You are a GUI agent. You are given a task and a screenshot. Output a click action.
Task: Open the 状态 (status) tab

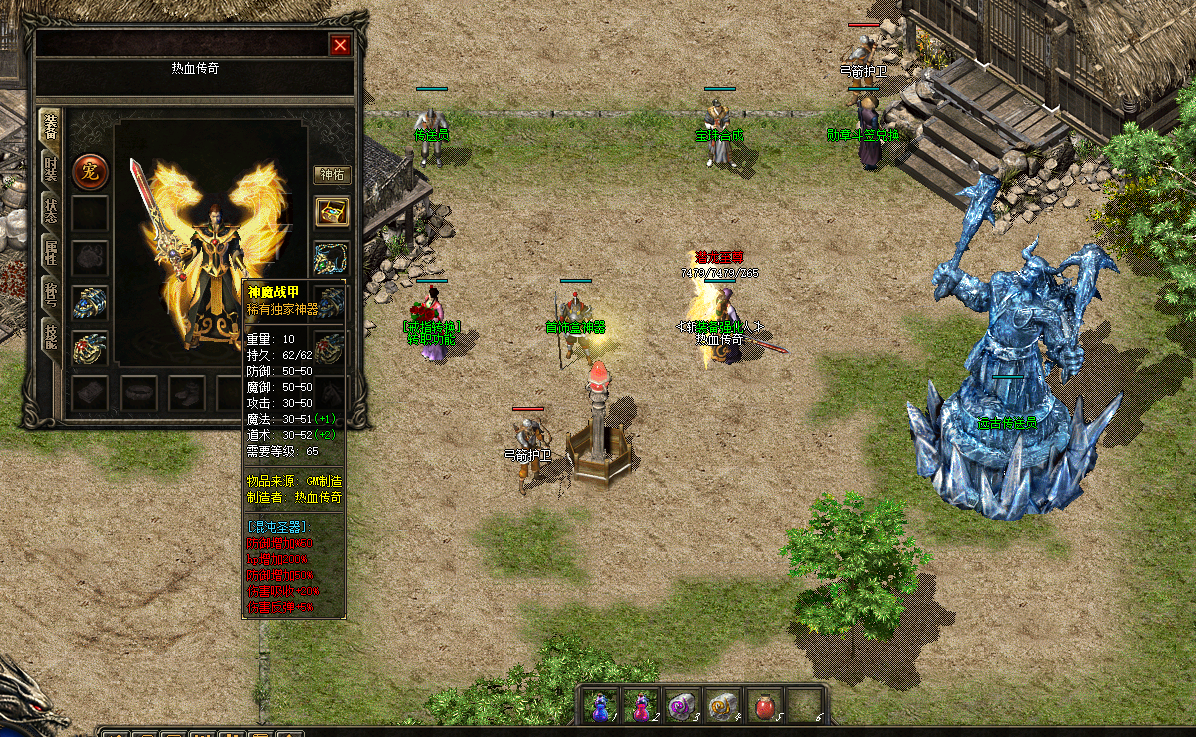50,210
